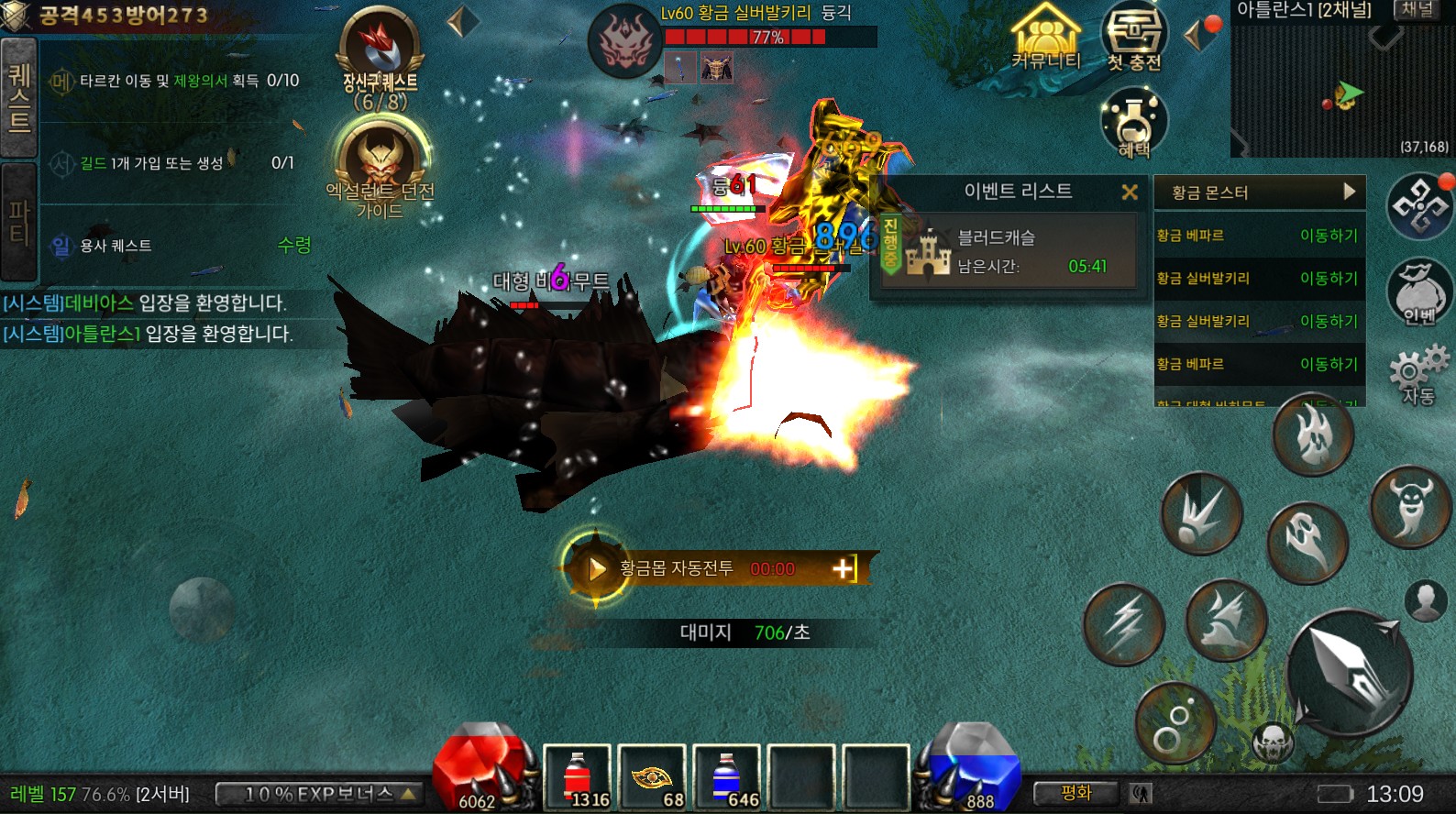Use the red health potion slot

(x=578, y=777)
